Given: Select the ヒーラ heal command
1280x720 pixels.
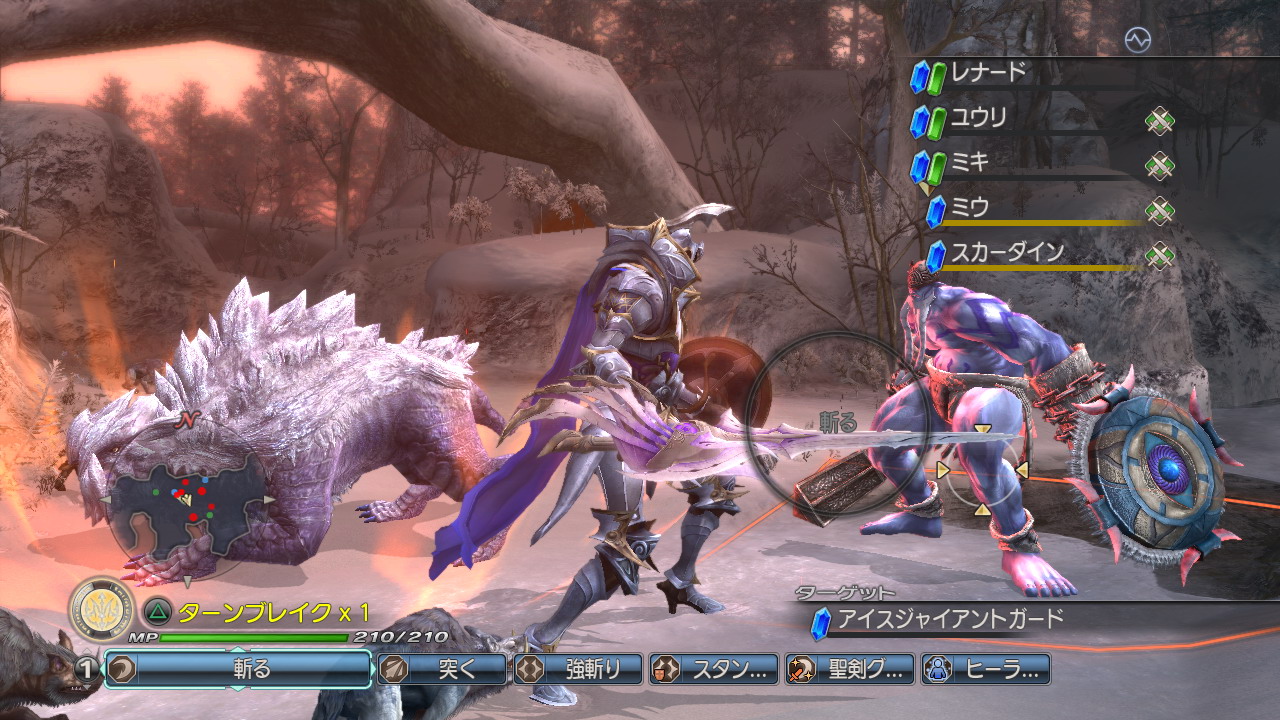Looking at the screenshot, I should coord(986,669).
